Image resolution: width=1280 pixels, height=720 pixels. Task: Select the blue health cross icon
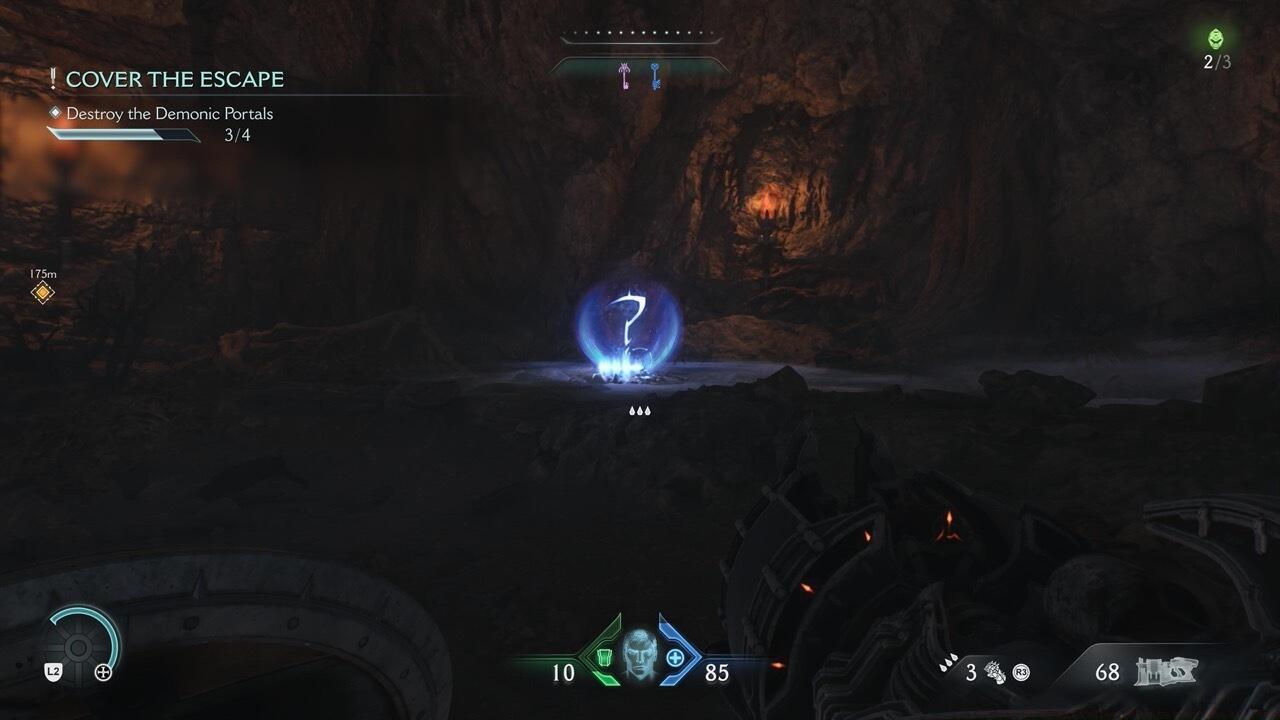675,658
